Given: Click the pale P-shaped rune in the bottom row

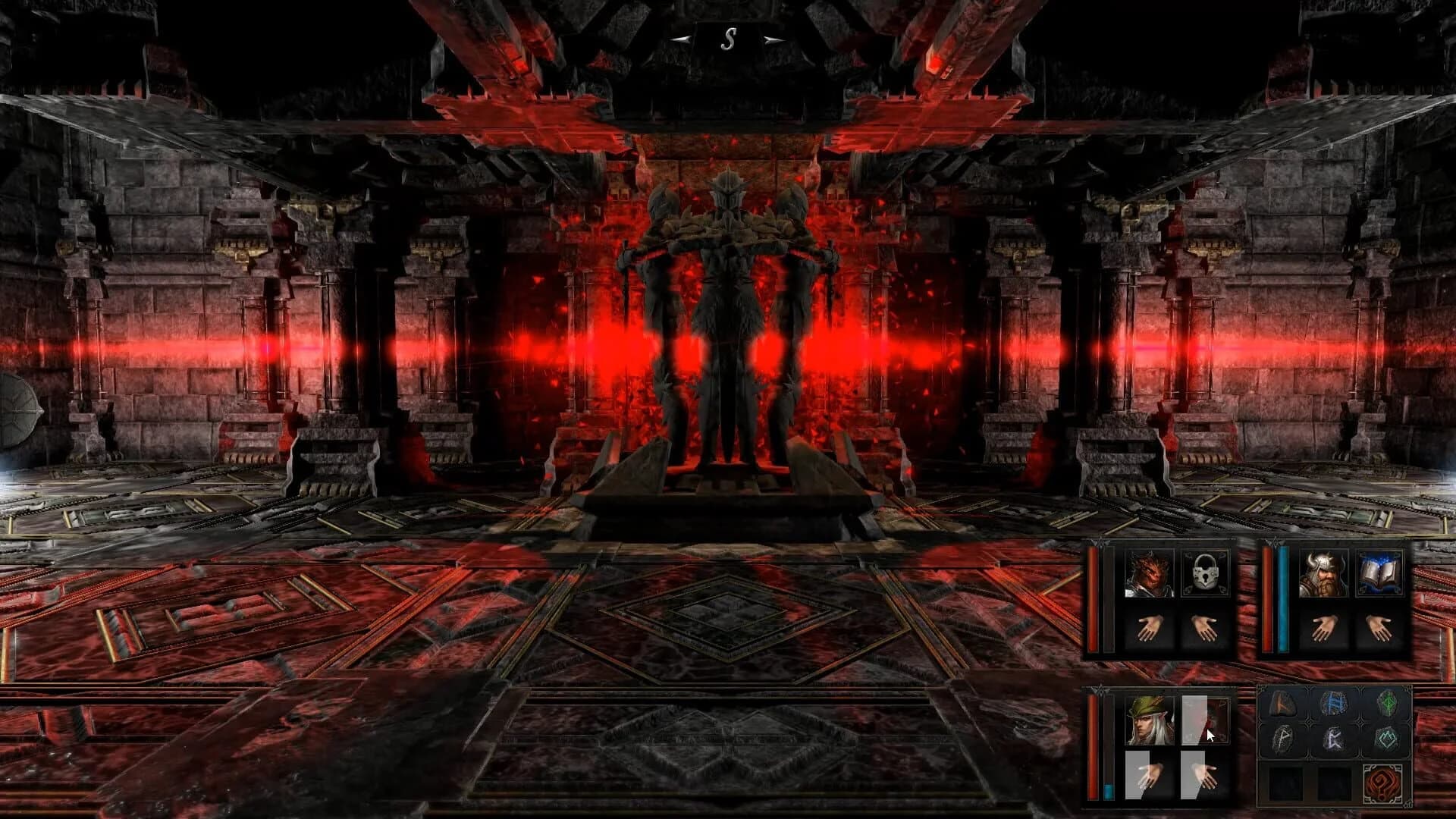Looking at the screenshot, I should pos(1283,738).
